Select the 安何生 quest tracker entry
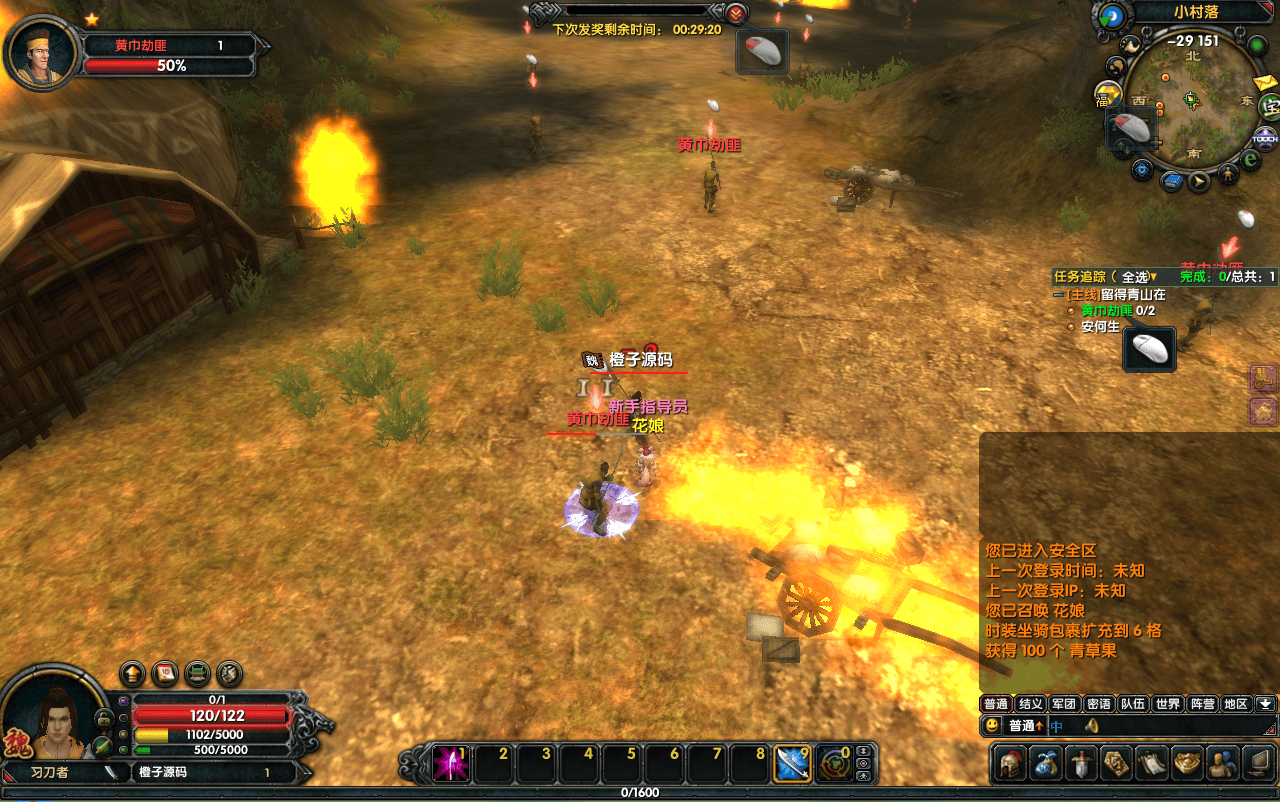This screenshot has width=1280, height=802. (x=1100, y=327)
